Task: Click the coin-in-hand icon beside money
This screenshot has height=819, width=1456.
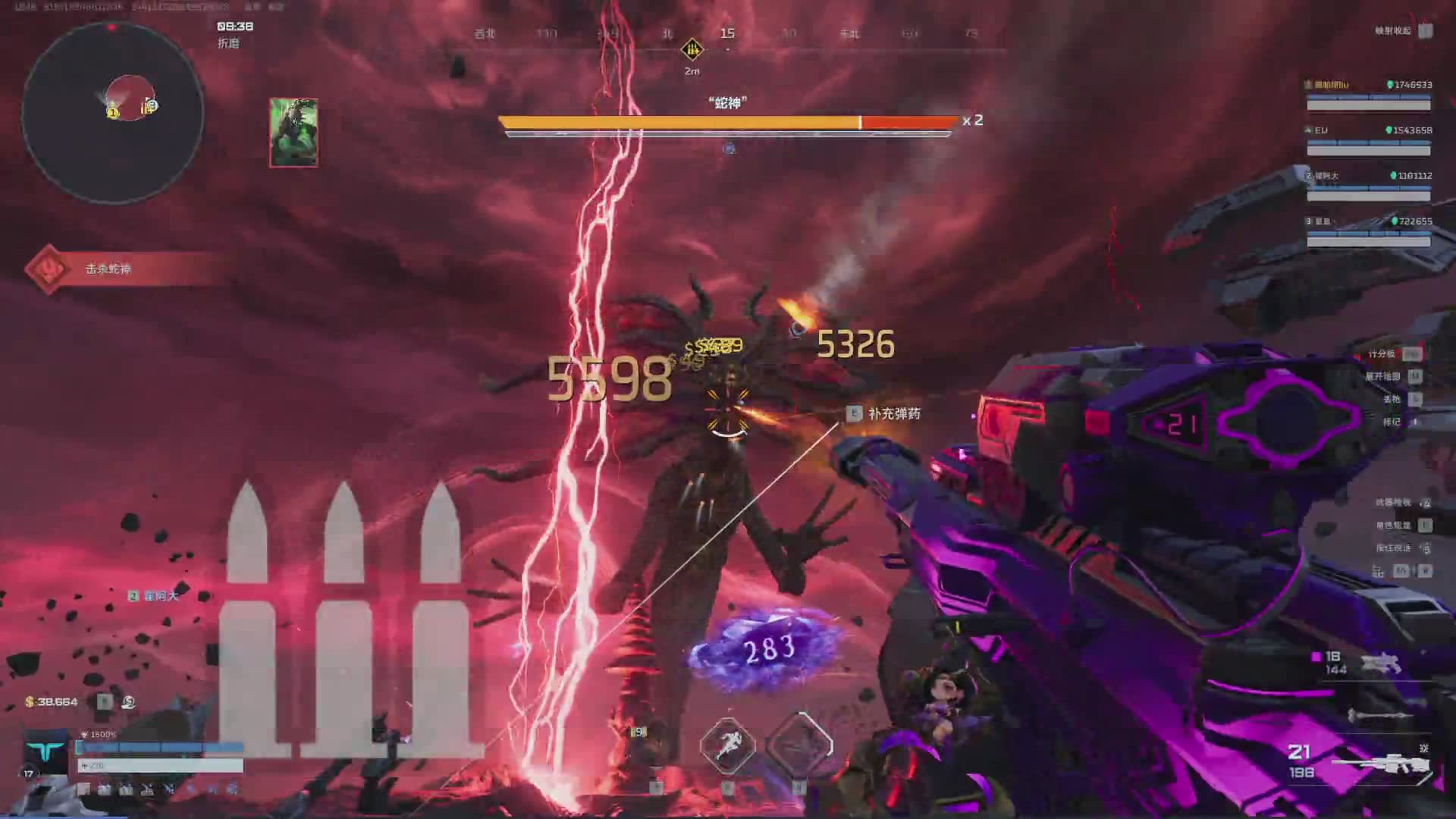Action: point(129,702)
